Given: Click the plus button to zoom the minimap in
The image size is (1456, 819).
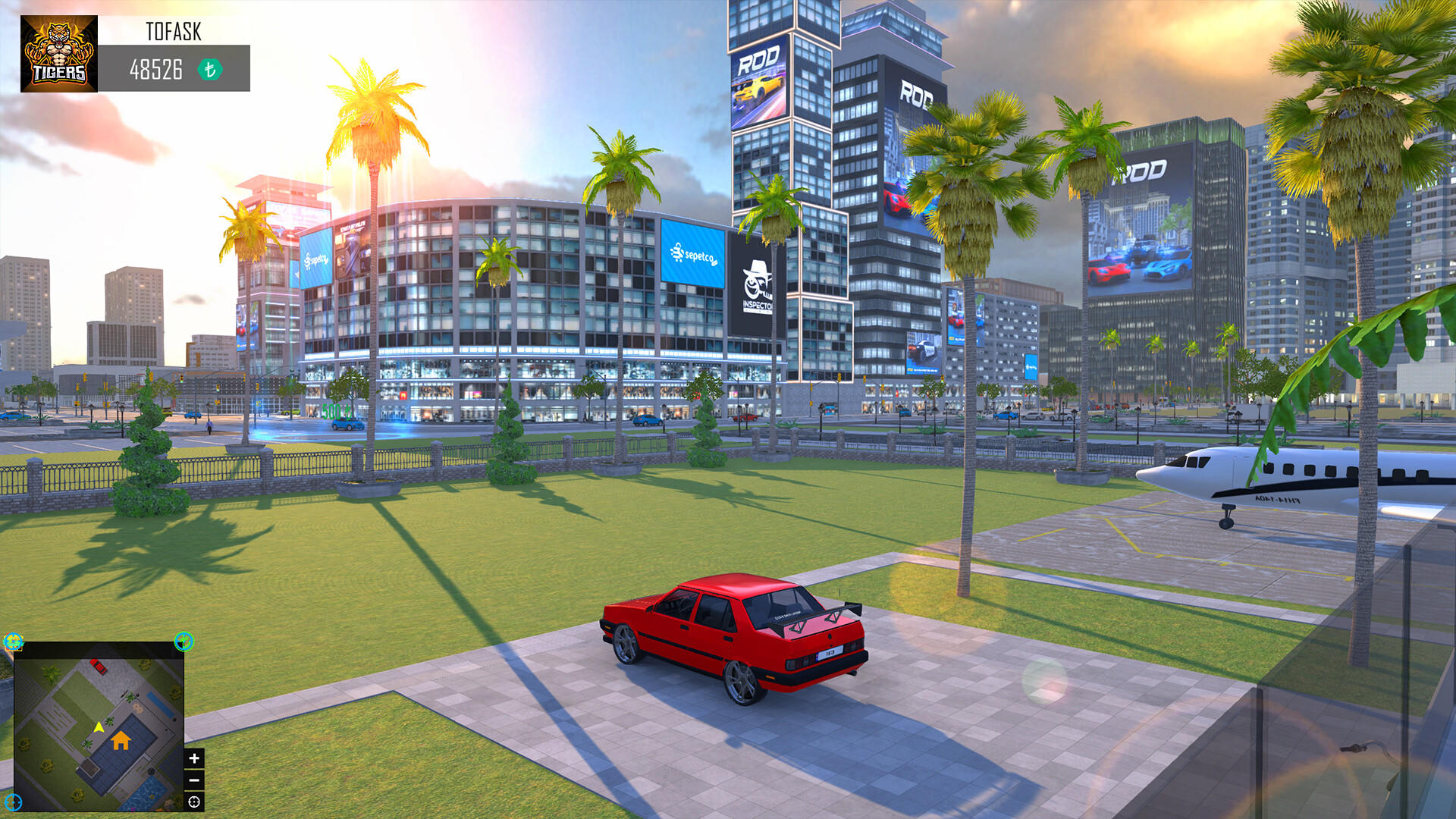Looking at the screenshot, I should (194, 758).
